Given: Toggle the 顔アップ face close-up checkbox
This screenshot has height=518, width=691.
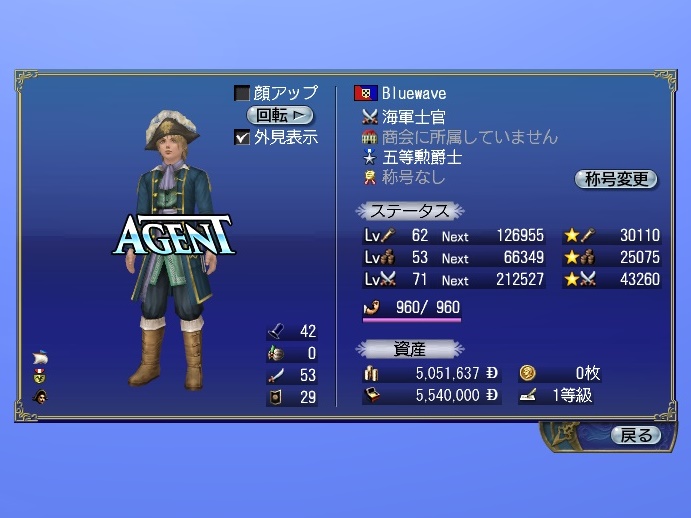Looking at the screenshot, I should [x=242, y=93].
